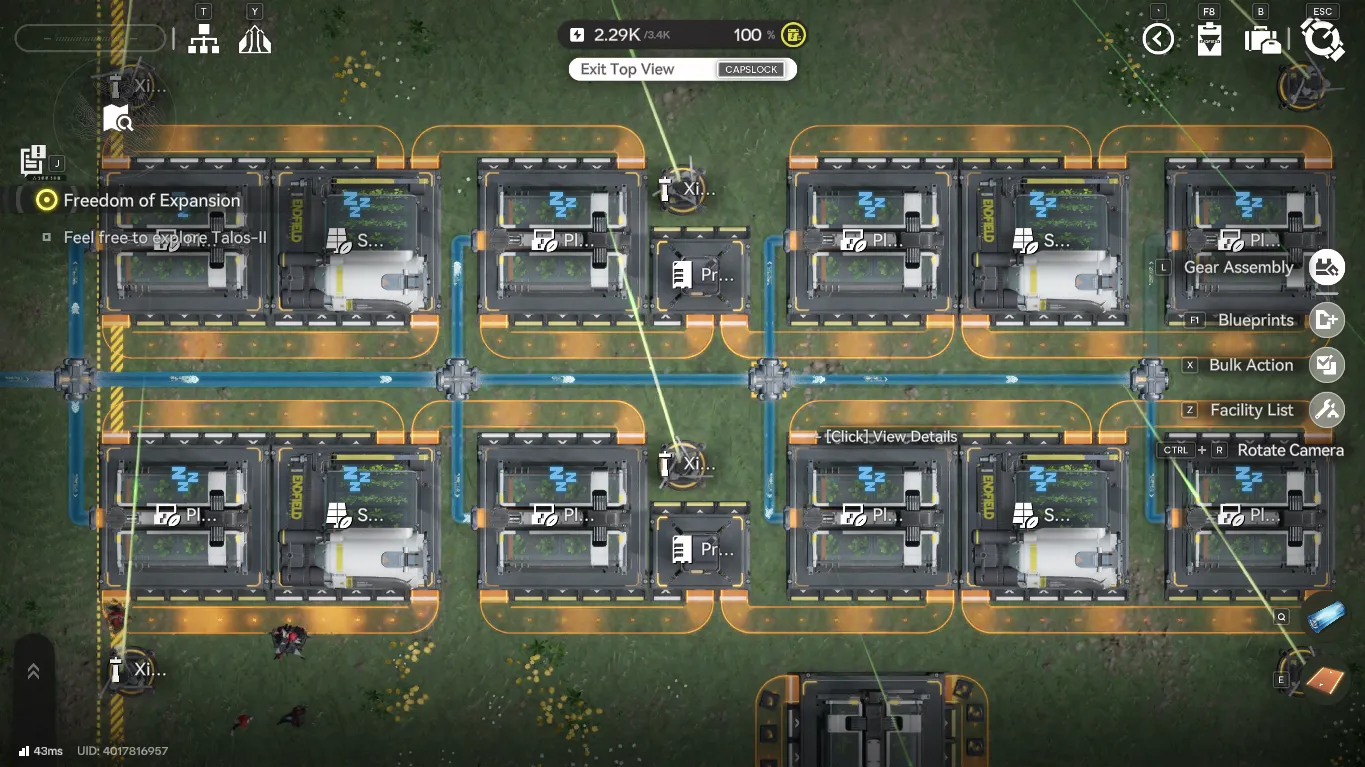
Task: Open the Gear Assembly menu
Action: [1327, 267]
